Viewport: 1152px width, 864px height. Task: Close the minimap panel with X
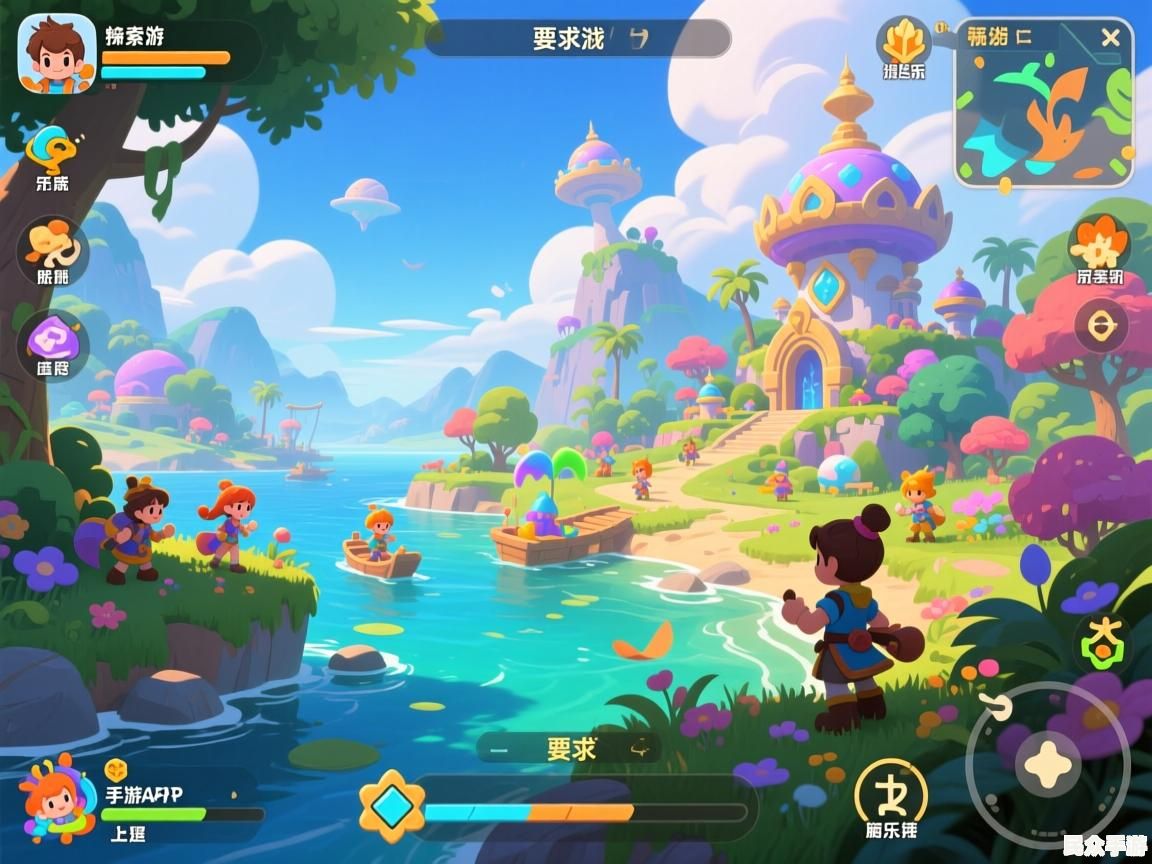click(1110, 38)
